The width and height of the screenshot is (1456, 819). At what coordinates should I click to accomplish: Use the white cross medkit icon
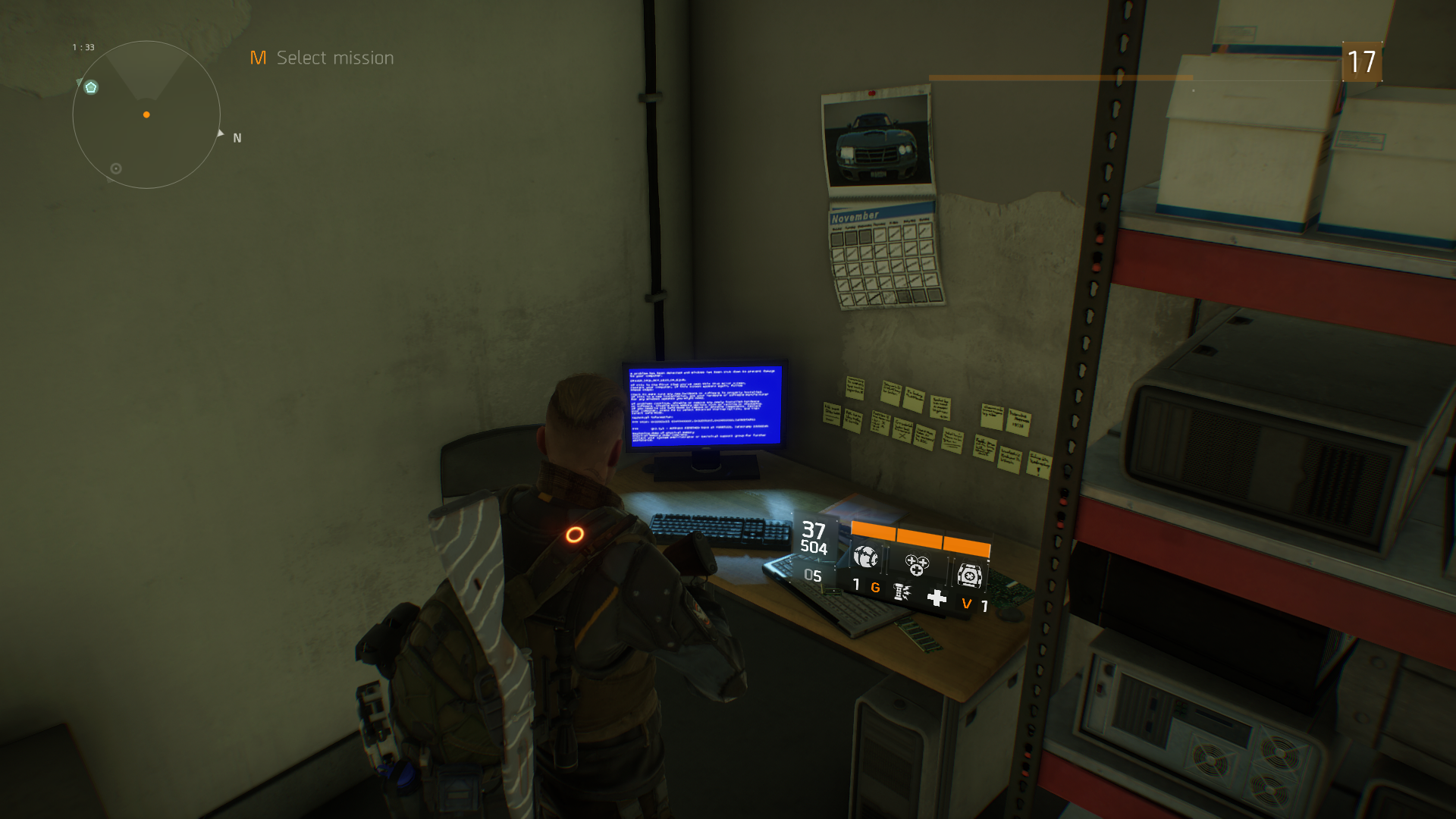click(937, 598)
